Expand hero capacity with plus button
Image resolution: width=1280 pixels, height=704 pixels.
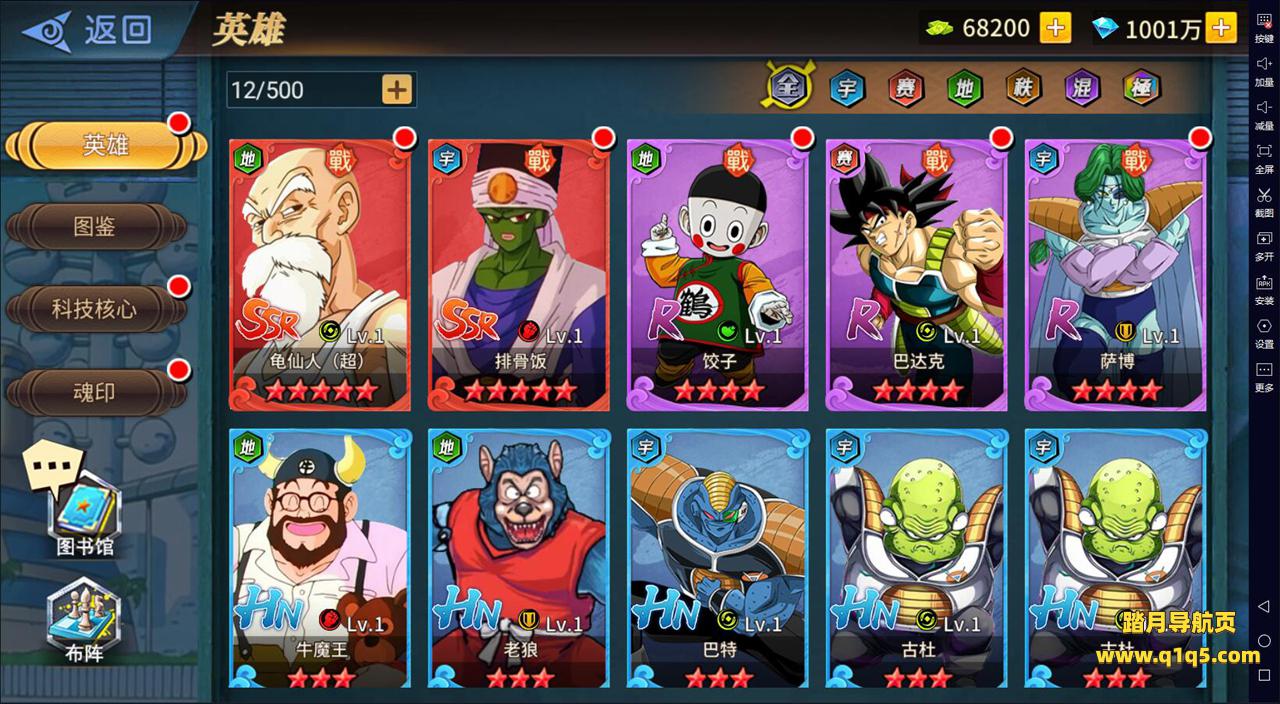(397, 90)
